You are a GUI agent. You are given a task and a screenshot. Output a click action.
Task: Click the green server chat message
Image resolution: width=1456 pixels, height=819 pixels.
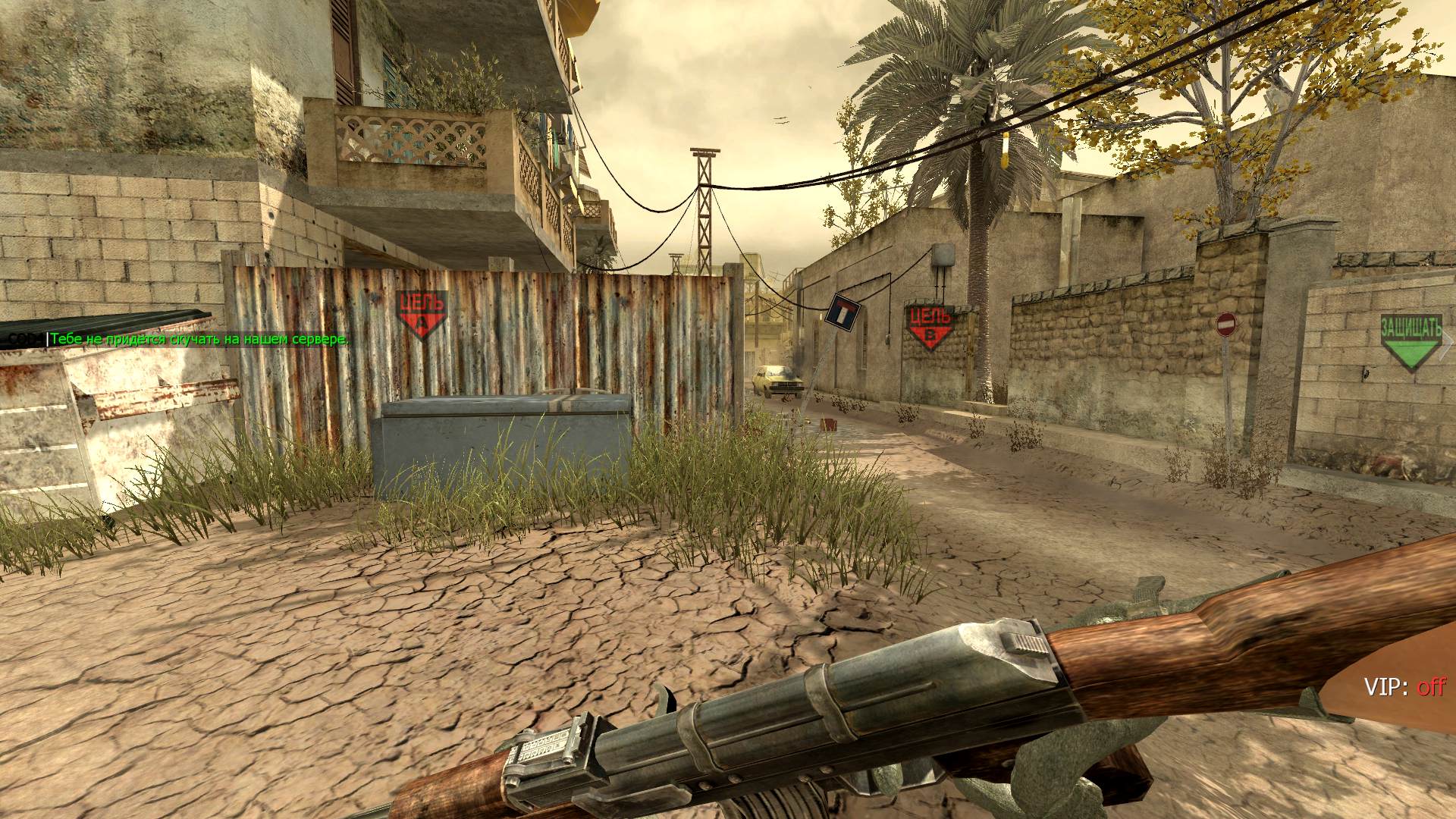tap(199, 340)
